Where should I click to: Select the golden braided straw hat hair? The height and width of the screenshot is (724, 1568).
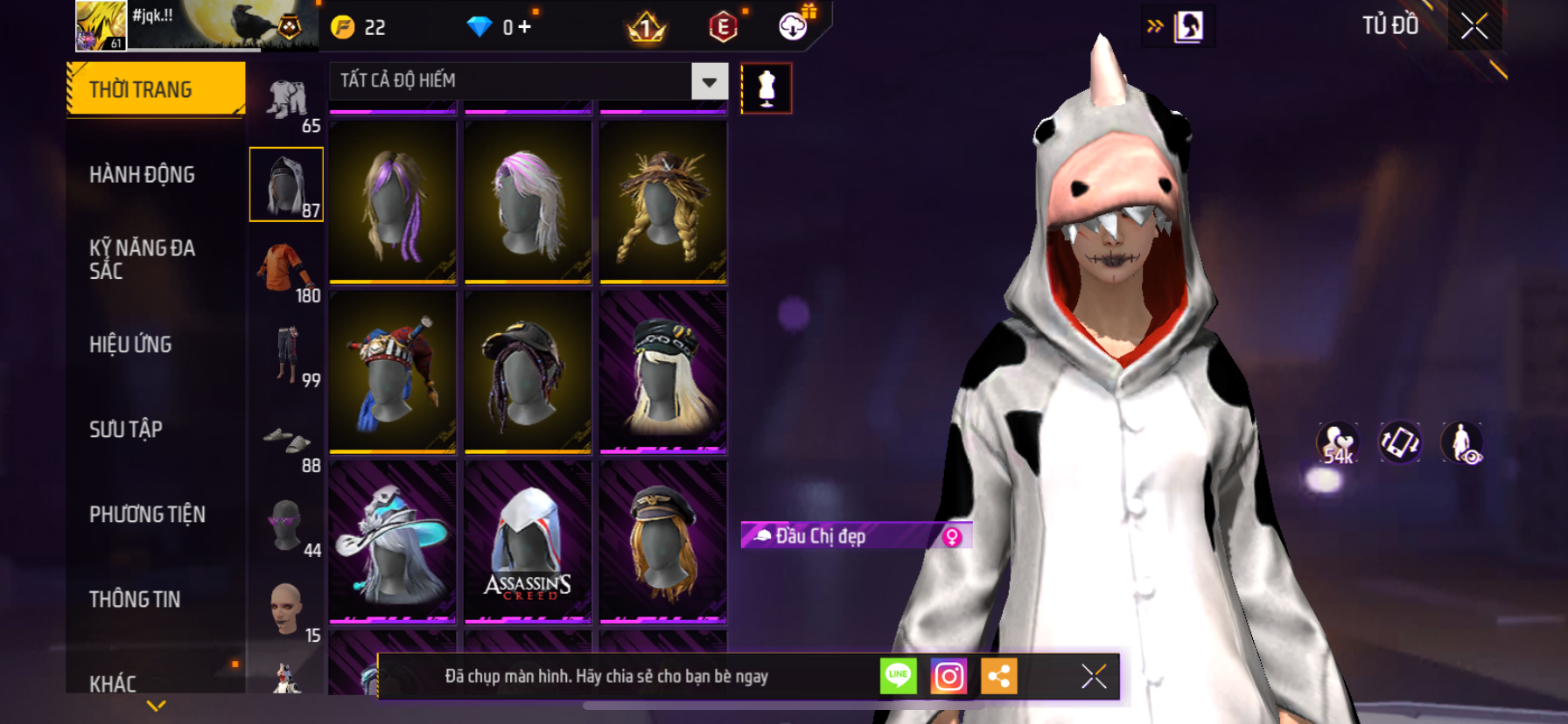pyautogui.click(x=662, y=203)
